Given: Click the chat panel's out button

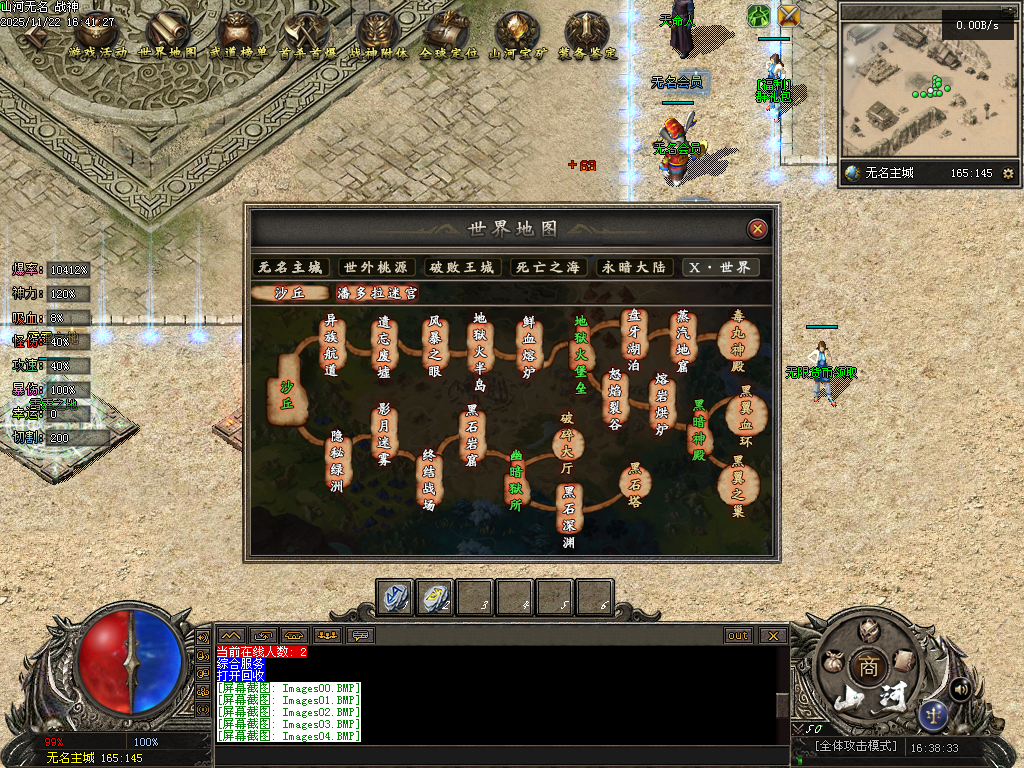Looking at the screenshot, I should pyautogui.click(x=738, y=635).
